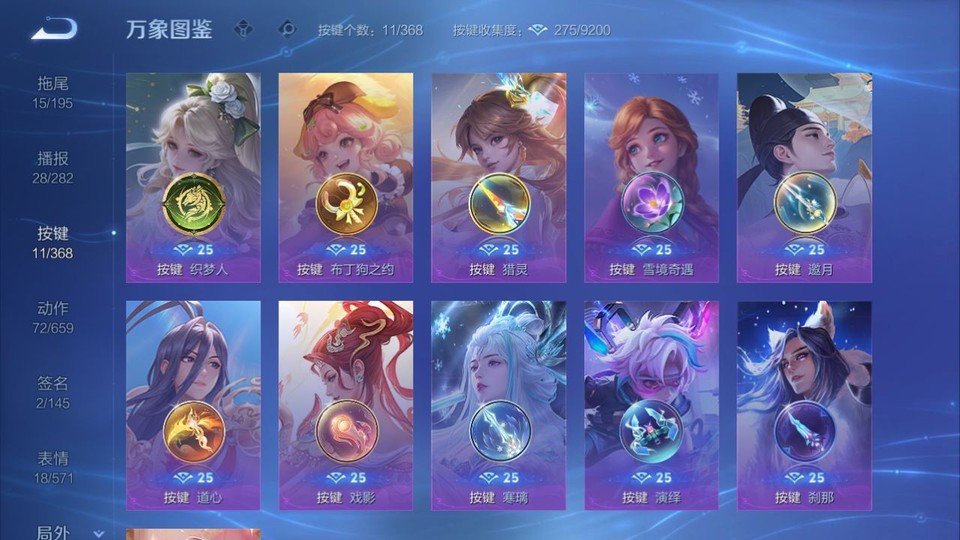Go back using the return arrow
960x540 pixels.
(x=54, y=29)
